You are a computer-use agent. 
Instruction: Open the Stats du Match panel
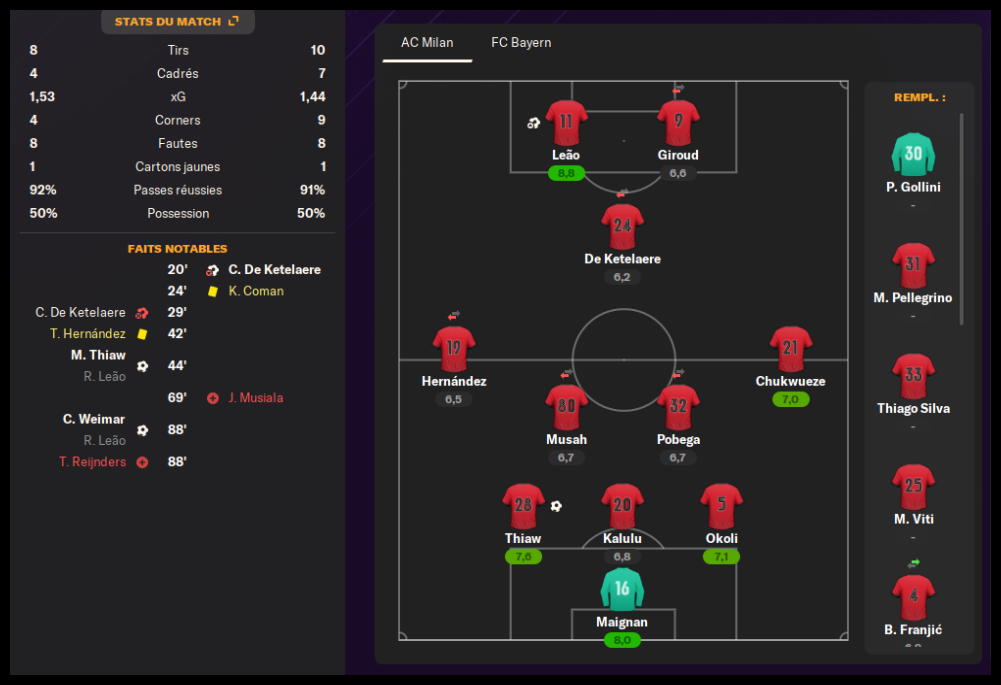(177, 21)
